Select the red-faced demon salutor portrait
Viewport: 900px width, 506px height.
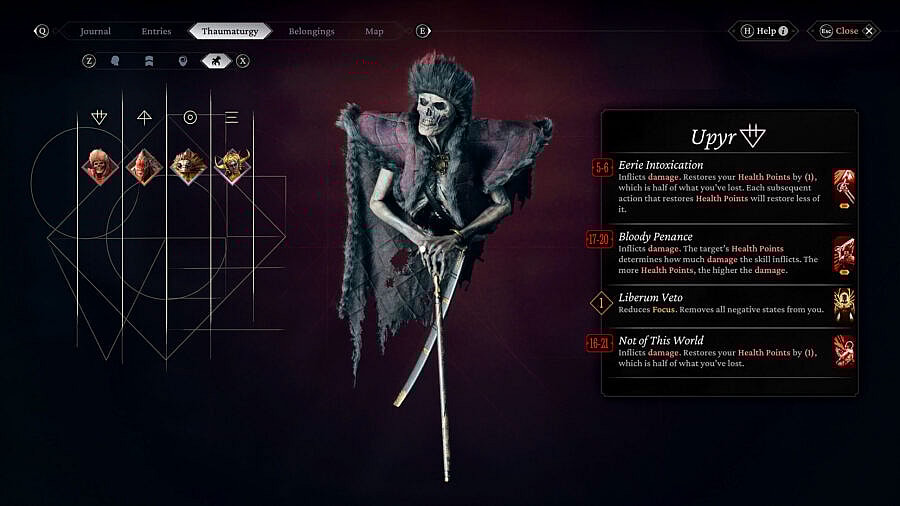coord(144,166)
